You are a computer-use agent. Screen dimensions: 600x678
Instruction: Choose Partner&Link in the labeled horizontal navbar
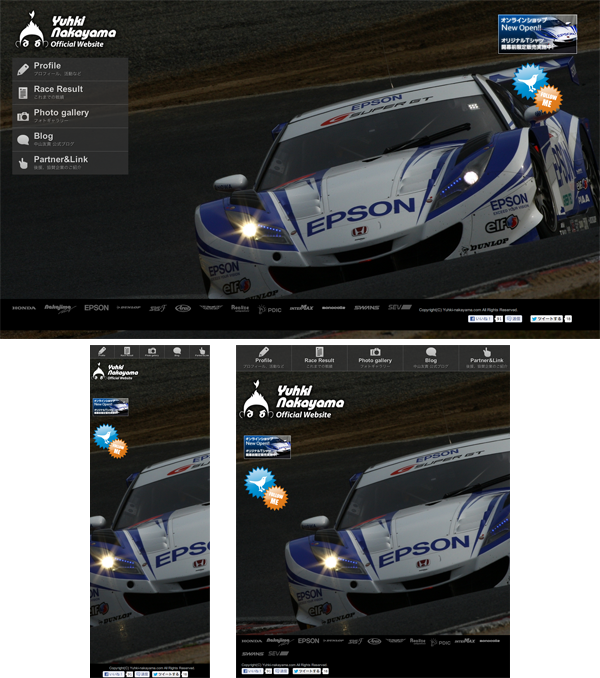point(484,357)
